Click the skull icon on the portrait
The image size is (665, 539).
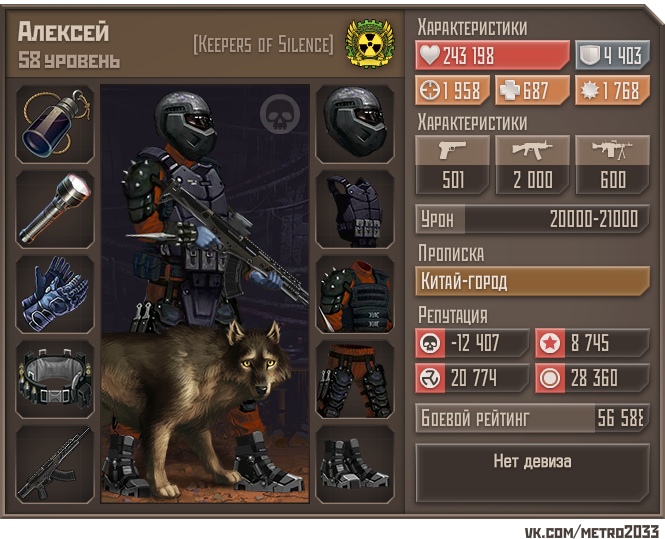[x=280, y=116]
